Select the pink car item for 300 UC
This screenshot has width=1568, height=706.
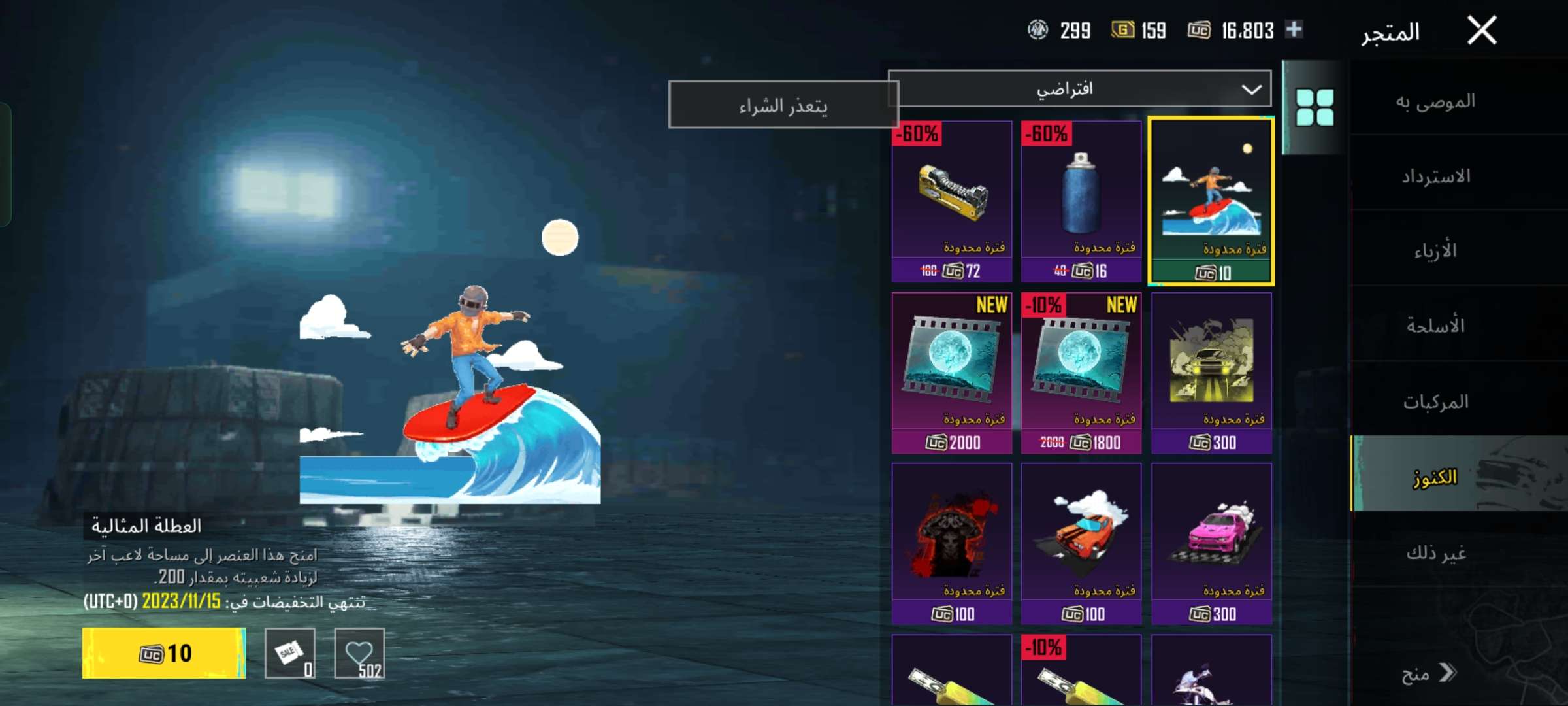tap(1211, 544)
